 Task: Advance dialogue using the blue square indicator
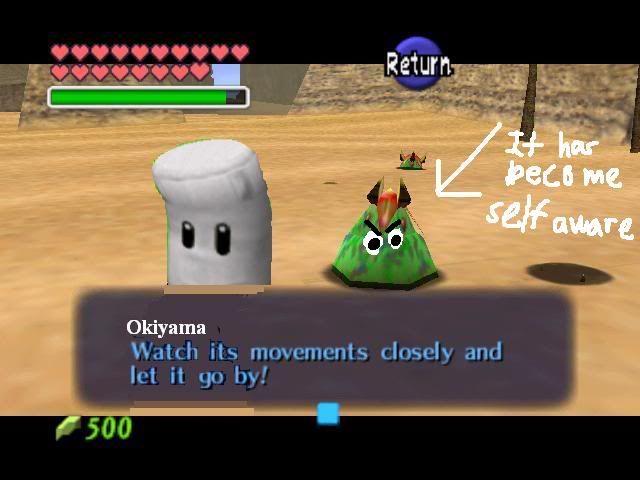328,413
